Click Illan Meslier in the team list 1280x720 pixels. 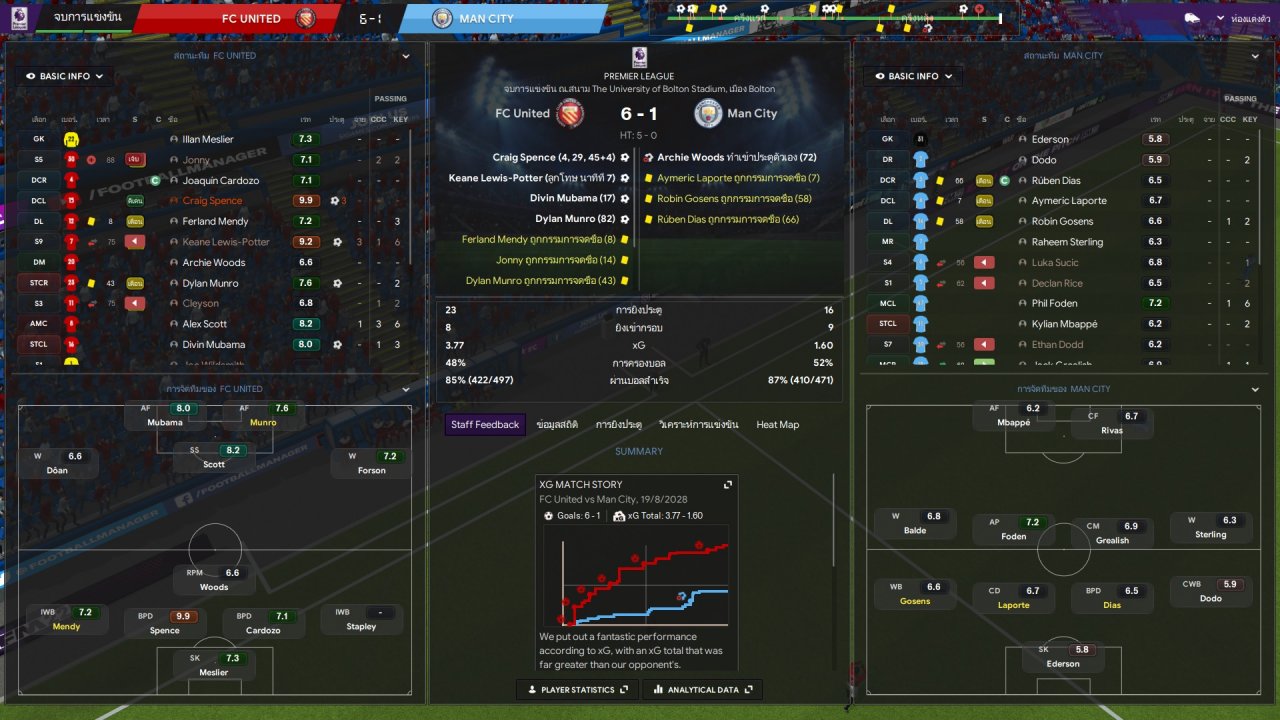point(208,140)
